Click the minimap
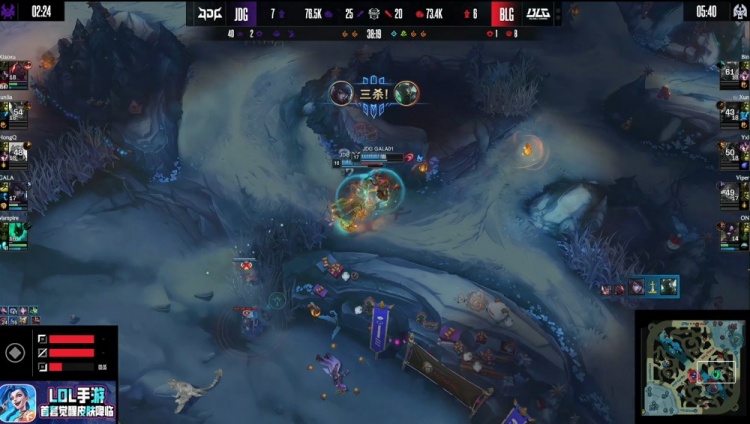The height and width of the screenshot is (424, 750). point(692,367)
